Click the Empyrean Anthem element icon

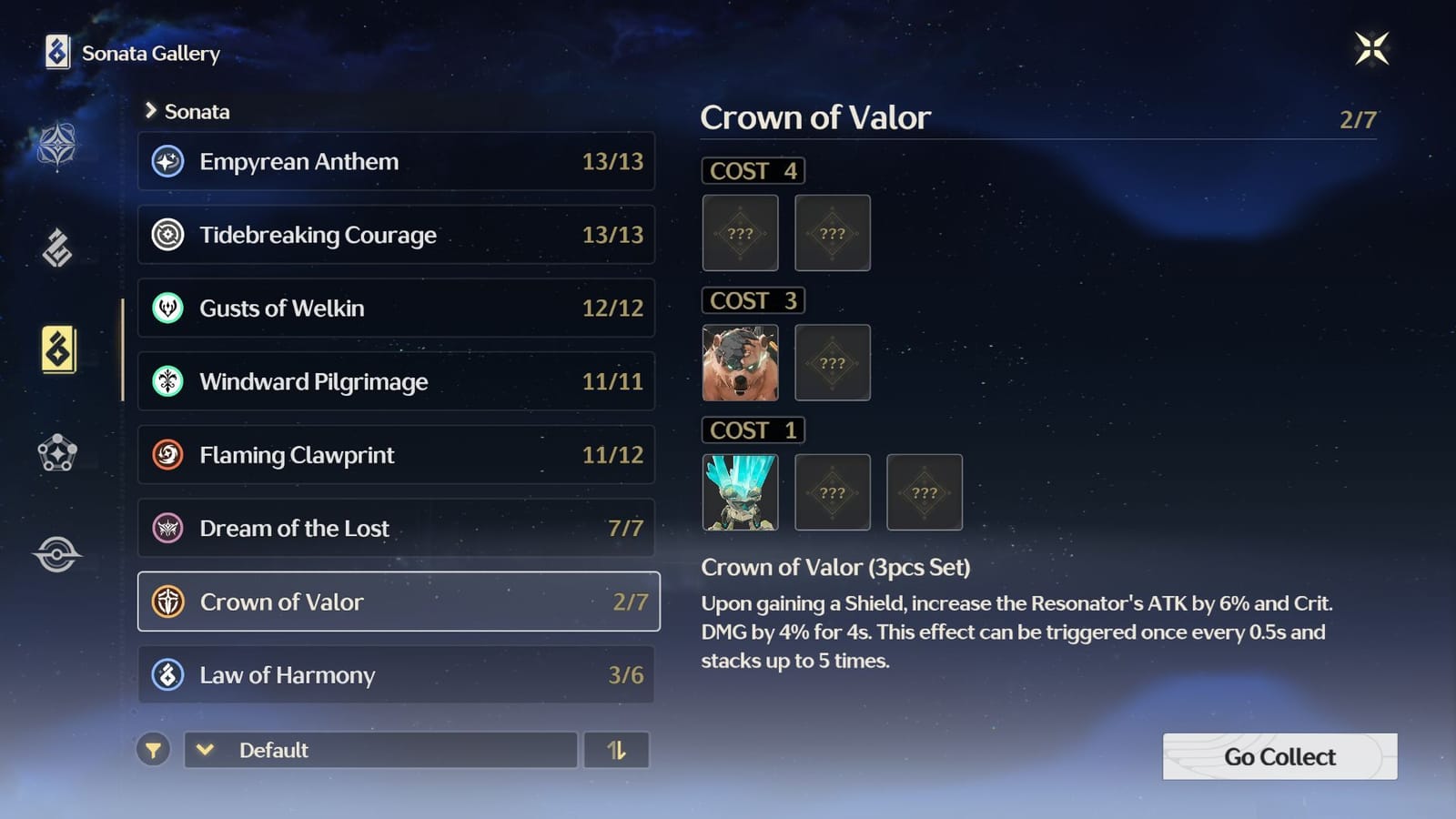(167, 161)
